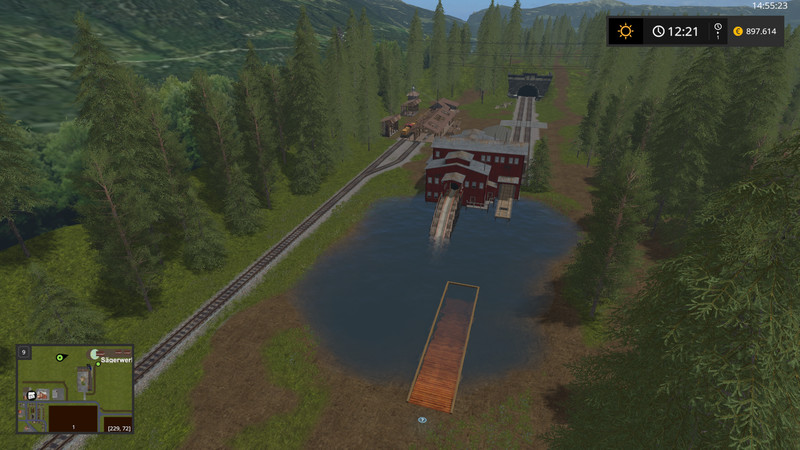Click the time scale indicator
Image resolution: width=800 pixels, height=450 pixels.
(x=717, y=32)
